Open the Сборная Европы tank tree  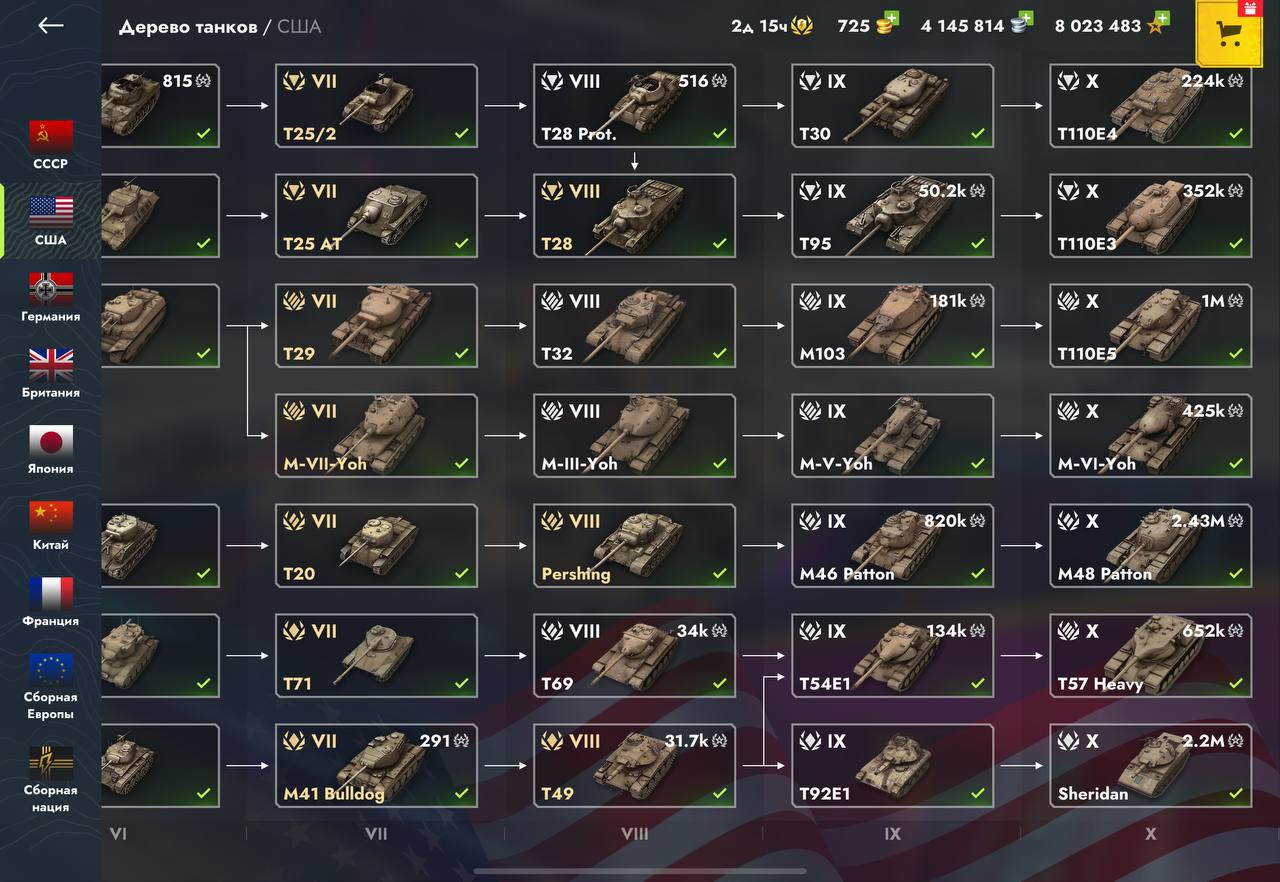[50, 685]
